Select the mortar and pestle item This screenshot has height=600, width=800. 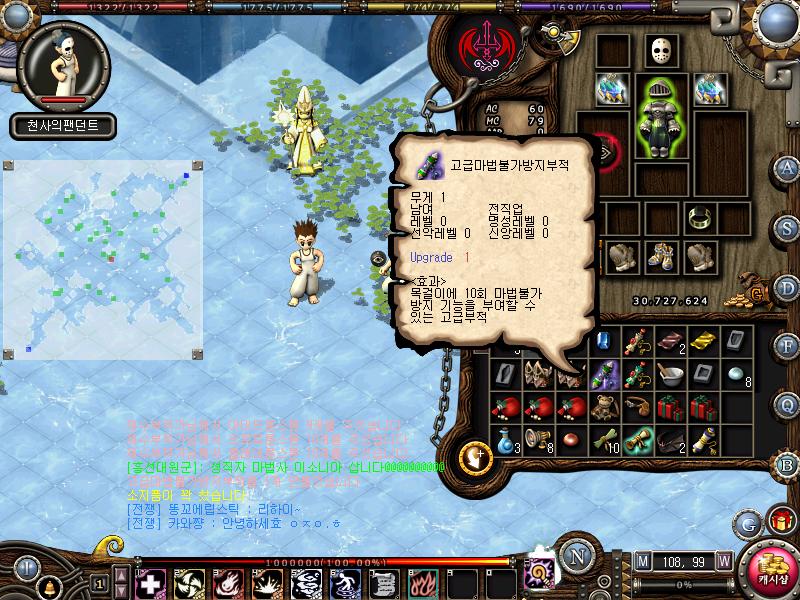[669, 375]
